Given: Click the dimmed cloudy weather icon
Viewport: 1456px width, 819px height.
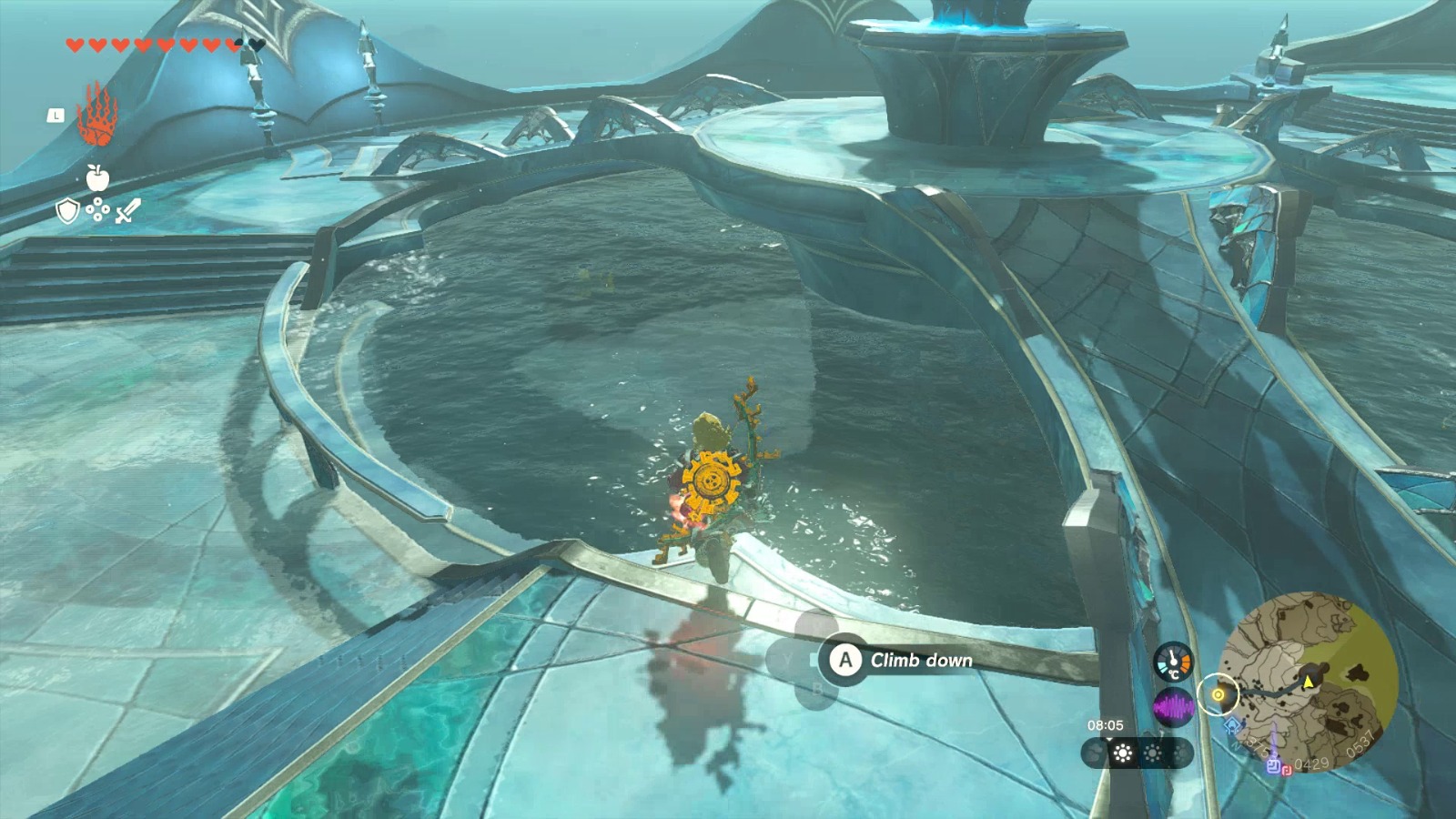Looking at the screenshot, I should click(1093, 753).
